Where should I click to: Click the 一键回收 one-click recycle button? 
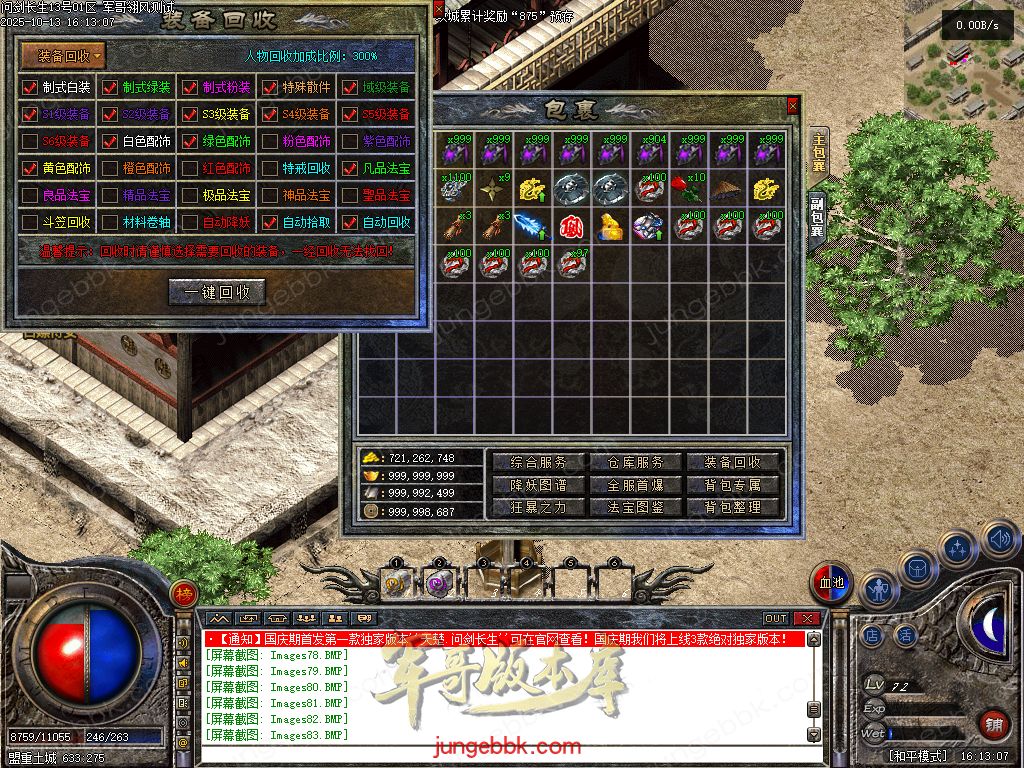point(216,292)
